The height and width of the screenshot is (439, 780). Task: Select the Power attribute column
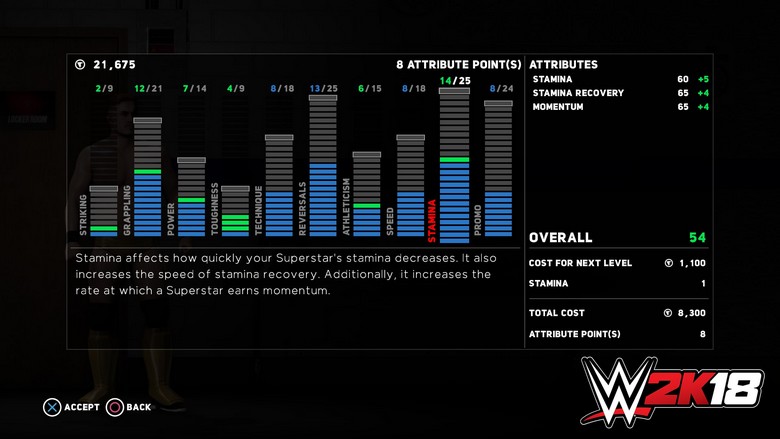coord(191,198)
